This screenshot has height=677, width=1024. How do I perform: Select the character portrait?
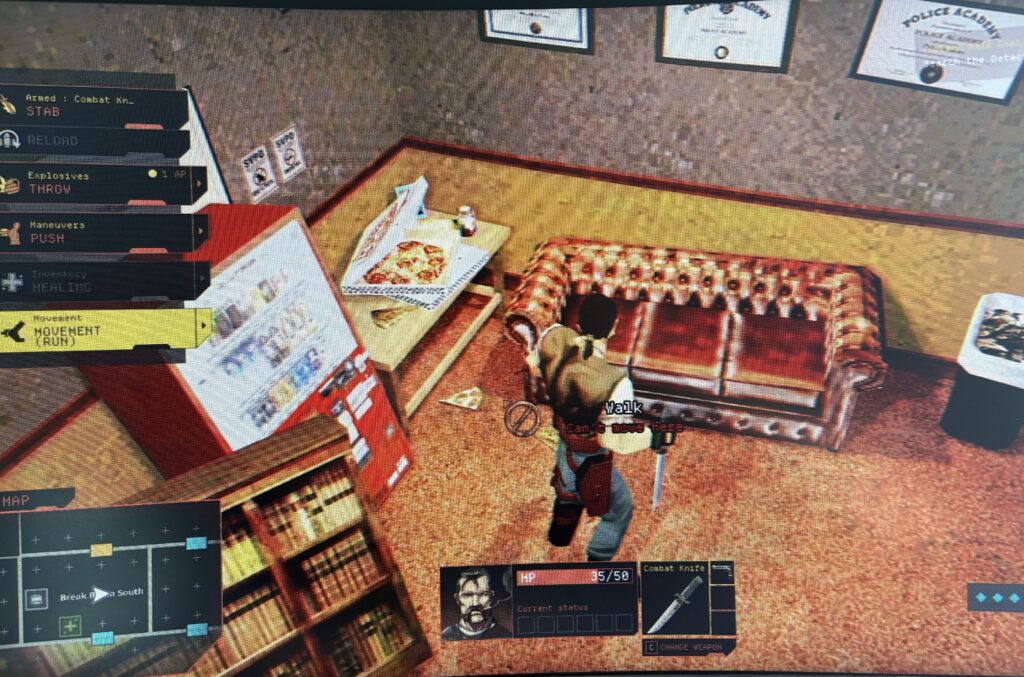point(475,601)
